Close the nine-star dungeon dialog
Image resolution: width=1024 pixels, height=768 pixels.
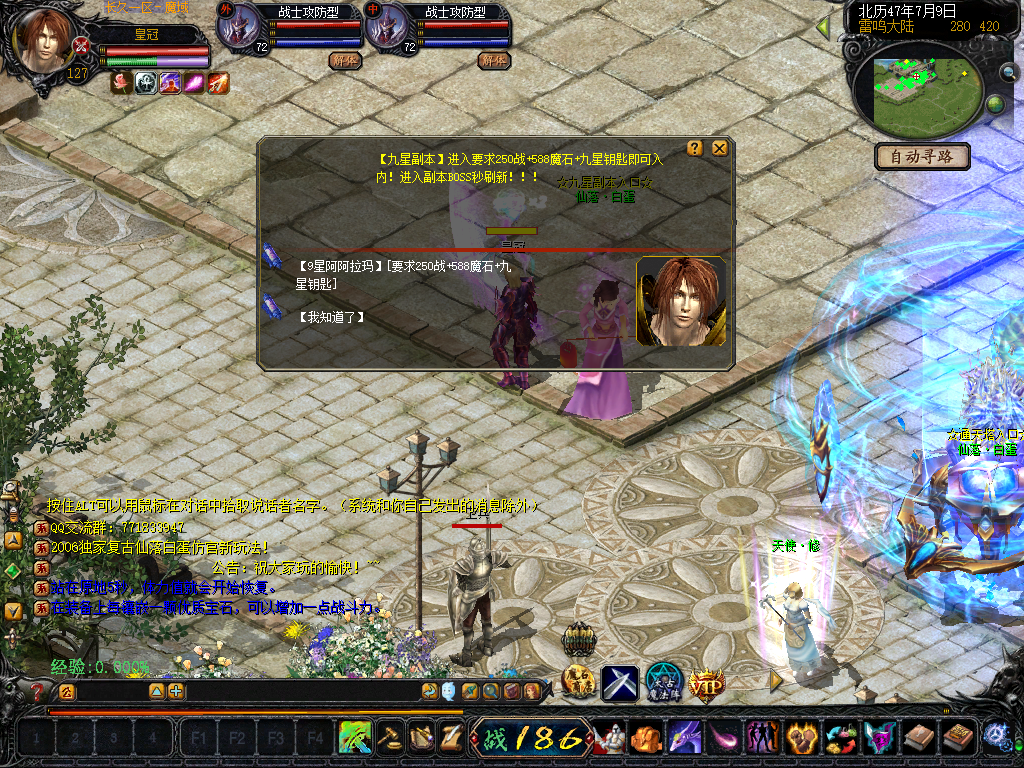(719, 149)
